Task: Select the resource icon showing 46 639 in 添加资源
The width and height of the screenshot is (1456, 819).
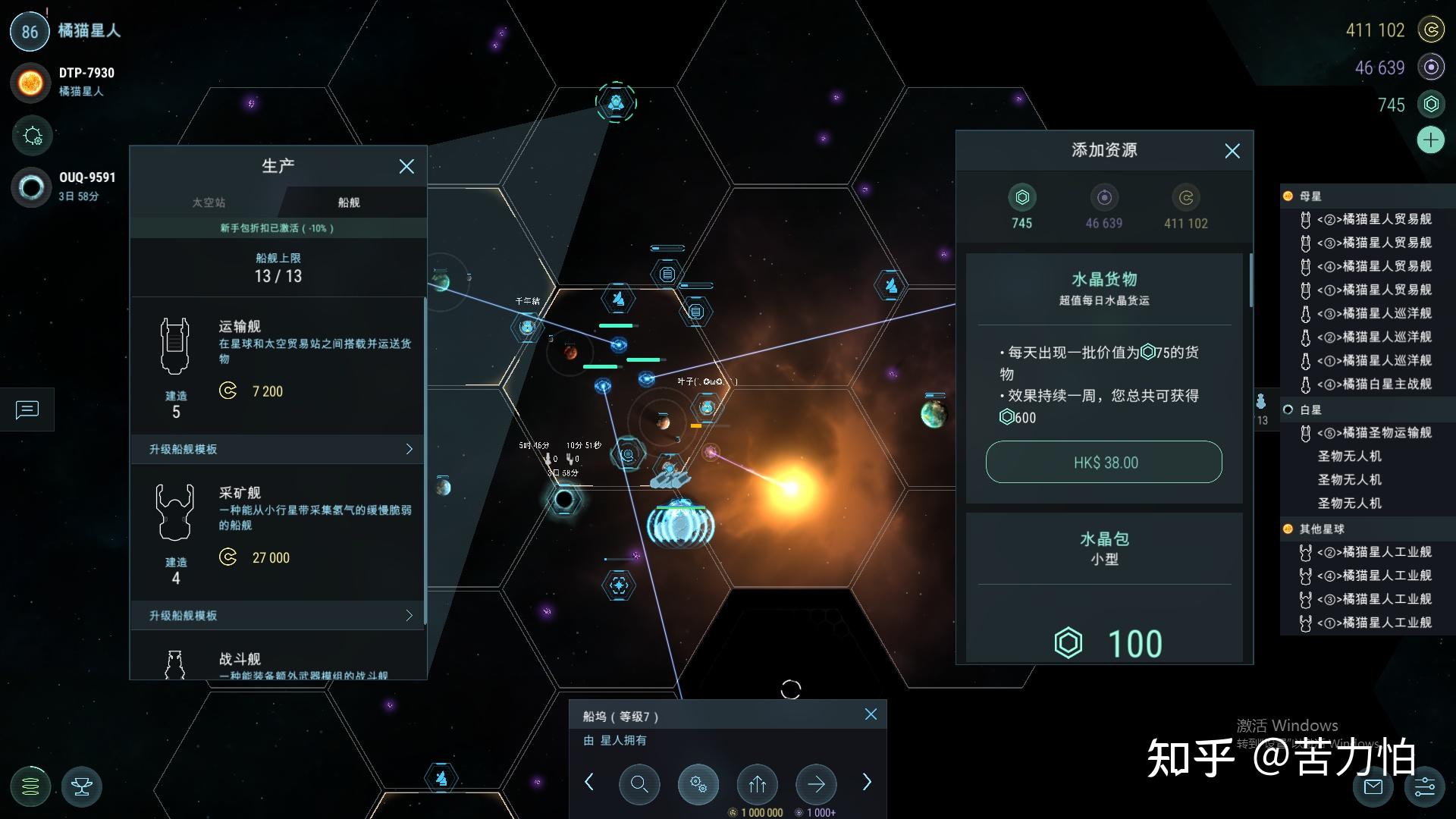Action: click(1103, 199)
